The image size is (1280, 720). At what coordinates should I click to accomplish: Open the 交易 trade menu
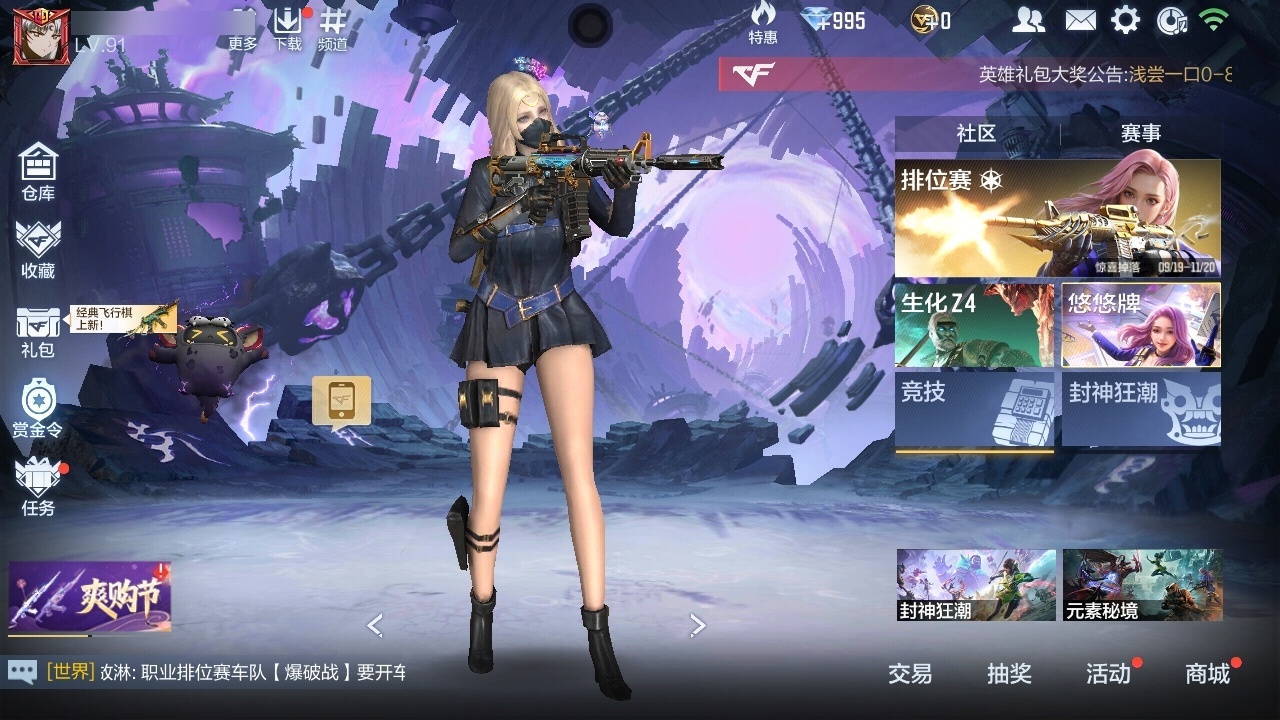click(x=910, y=674)
